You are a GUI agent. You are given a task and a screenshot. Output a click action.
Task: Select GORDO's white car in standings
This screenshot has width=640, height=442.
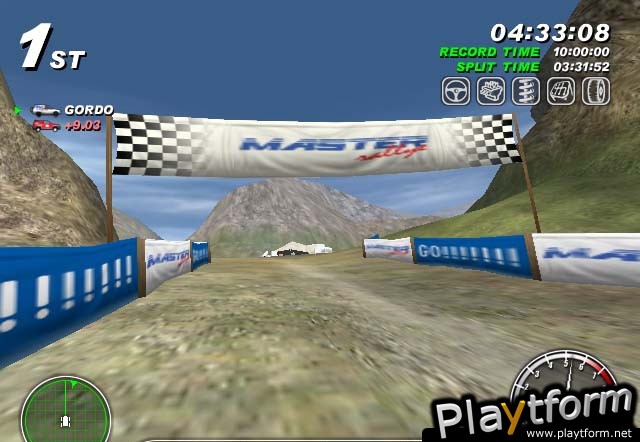[x=45, y=110]
